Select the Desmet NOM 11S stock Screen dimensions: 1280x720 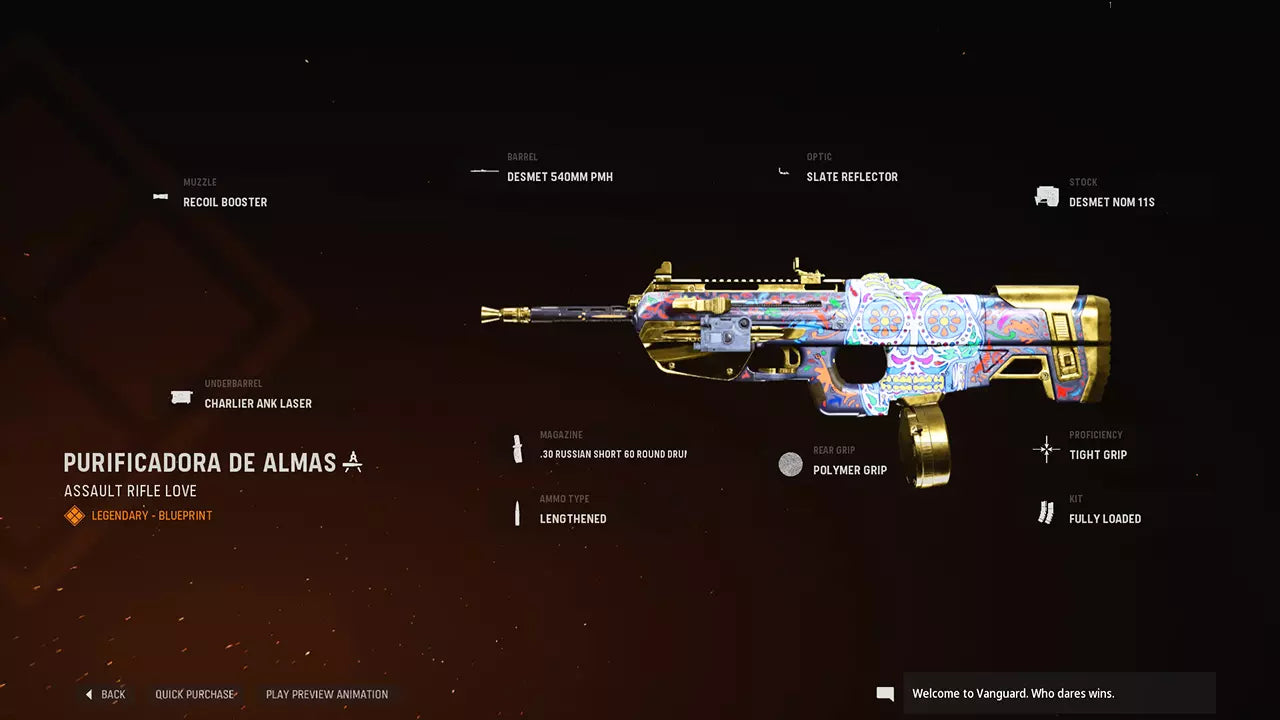click(1111, 202)
